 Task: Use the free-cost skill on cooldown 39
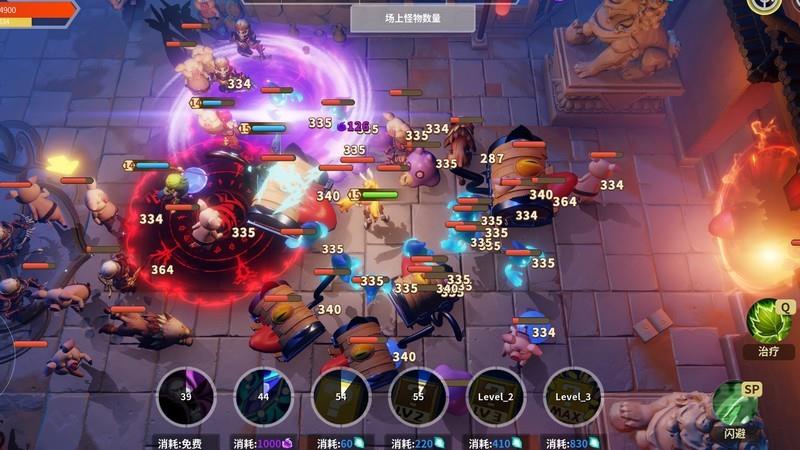(186, 397)
